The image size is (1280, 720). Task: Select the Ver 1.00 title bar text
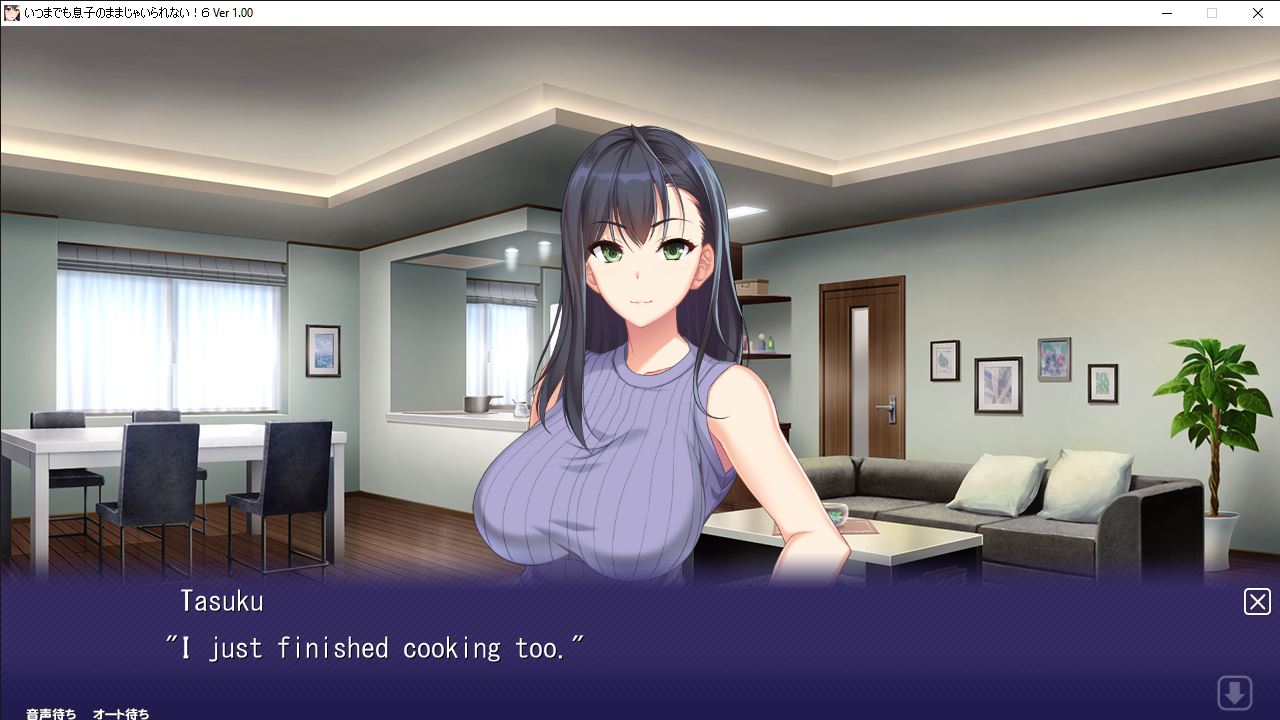pyautogui.click(x=232, y=13)
